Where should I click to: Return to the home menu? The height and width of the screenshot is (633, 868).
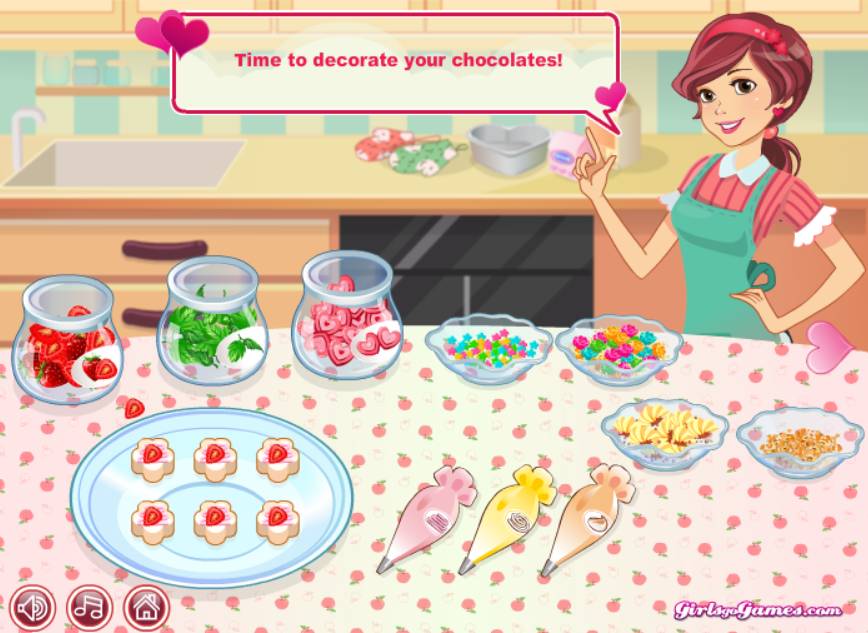point(146,607)
